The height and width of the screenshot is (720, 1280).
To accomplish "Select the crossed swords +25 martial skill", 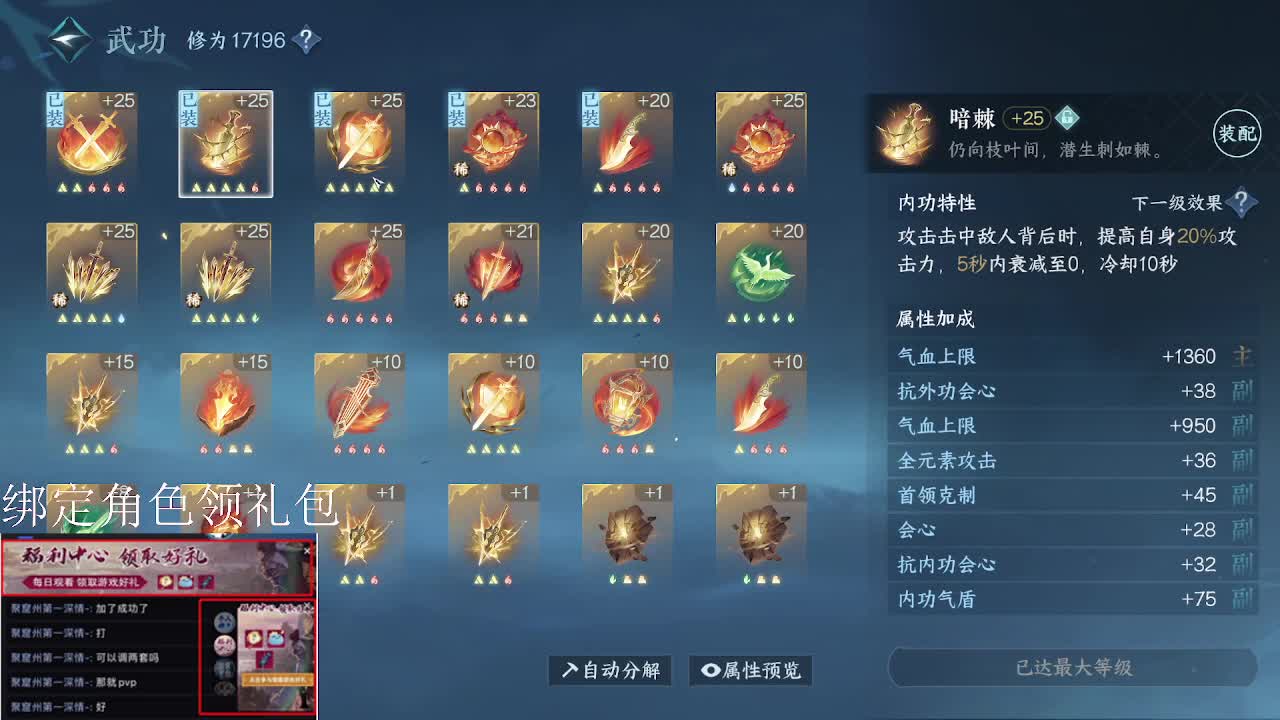I will (x=92, y=140).
